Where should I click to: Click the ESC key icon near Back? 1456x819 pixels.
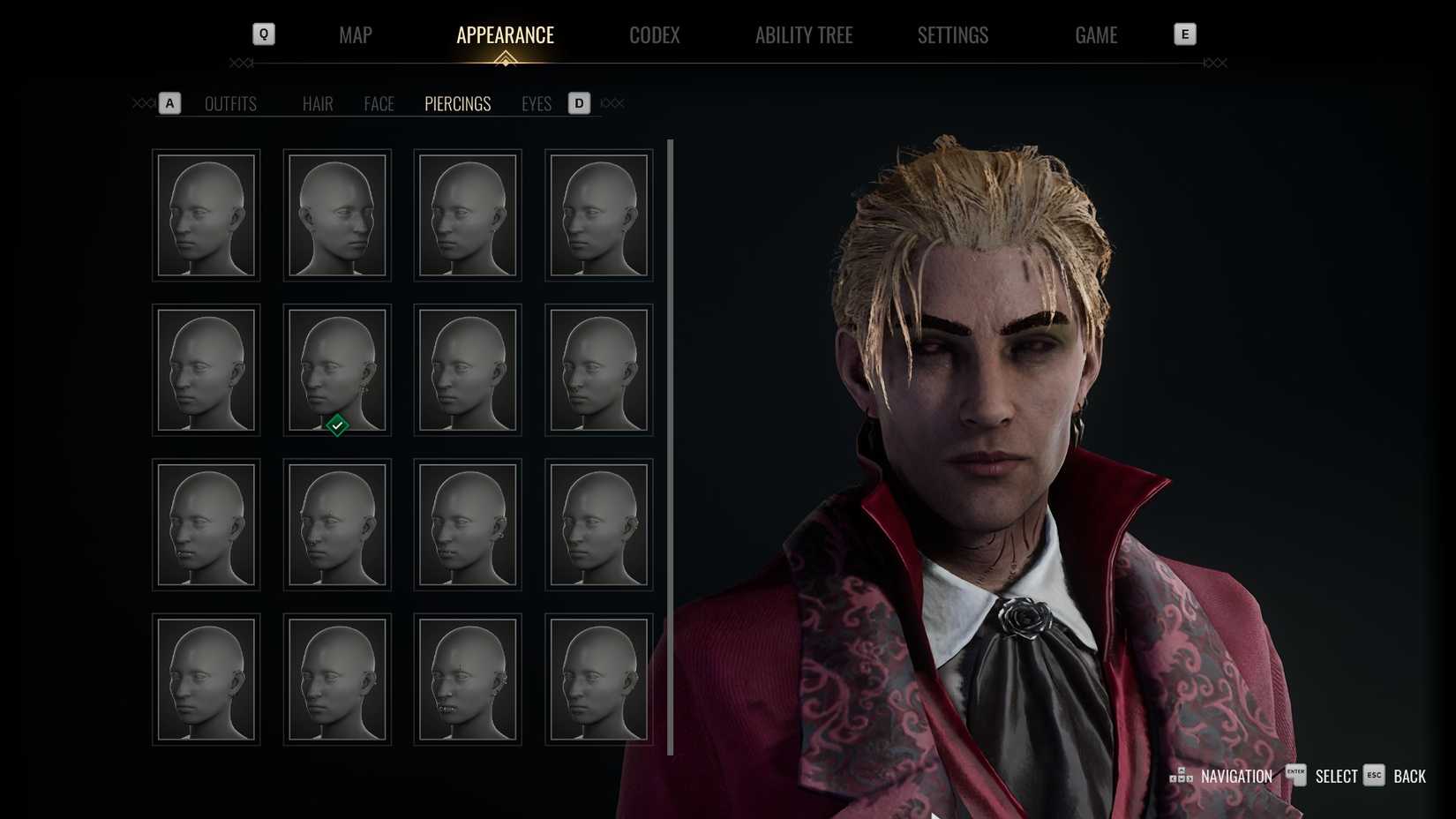coord(1374,776)
